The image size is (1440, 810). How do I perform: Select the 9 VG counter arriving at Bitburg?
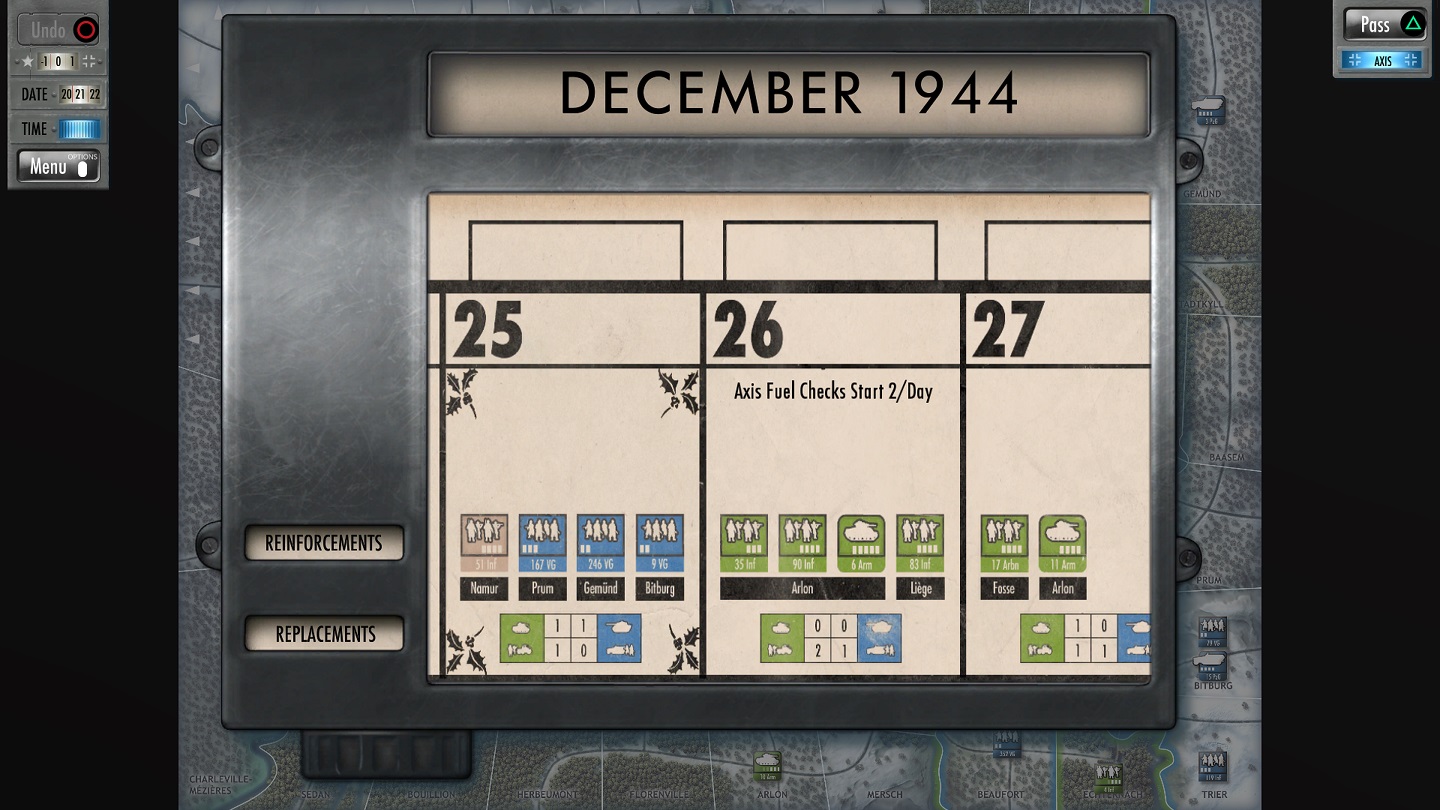[659, 540]
